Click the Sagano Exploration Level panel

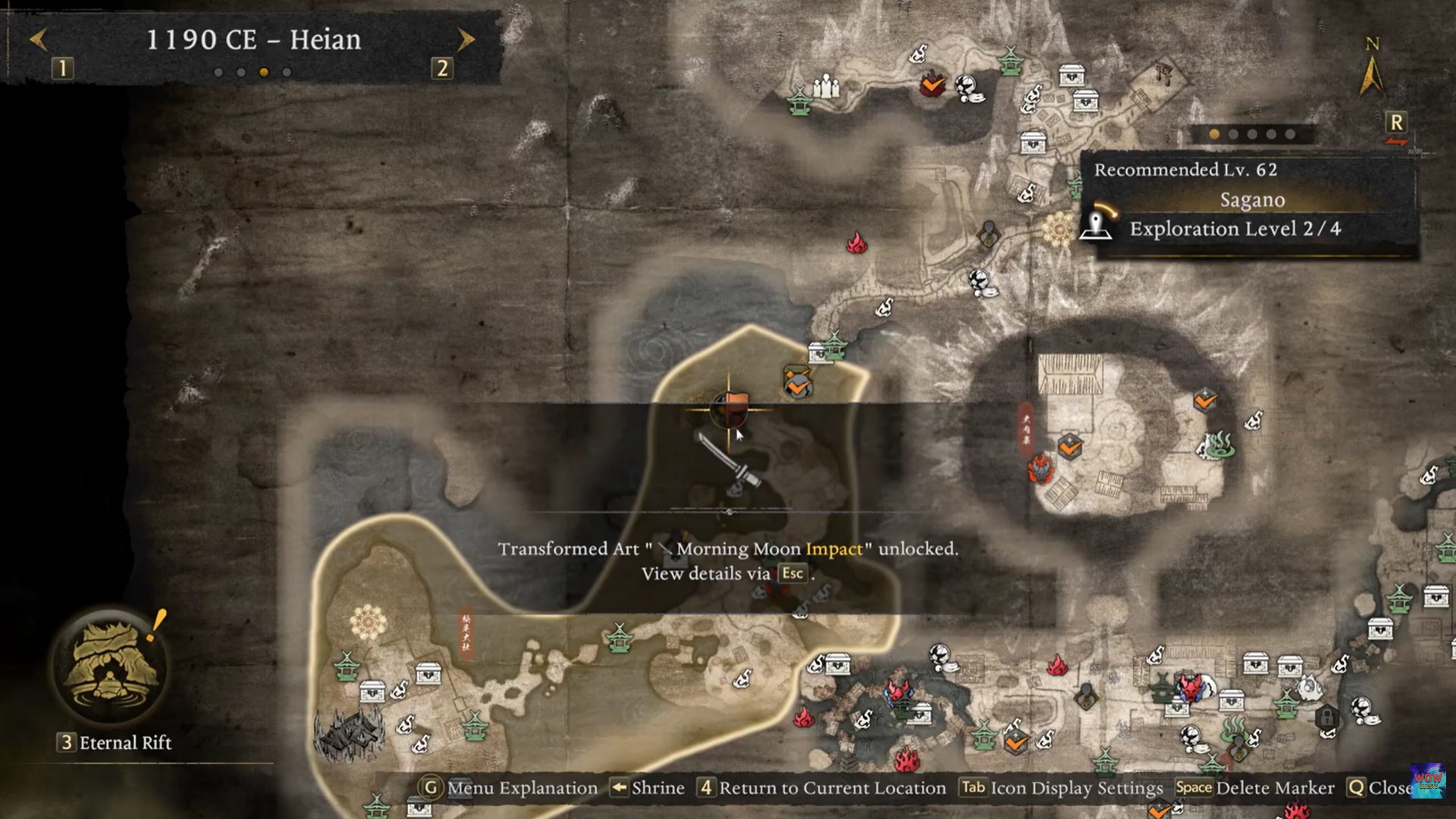click(x=1251, y=201)
